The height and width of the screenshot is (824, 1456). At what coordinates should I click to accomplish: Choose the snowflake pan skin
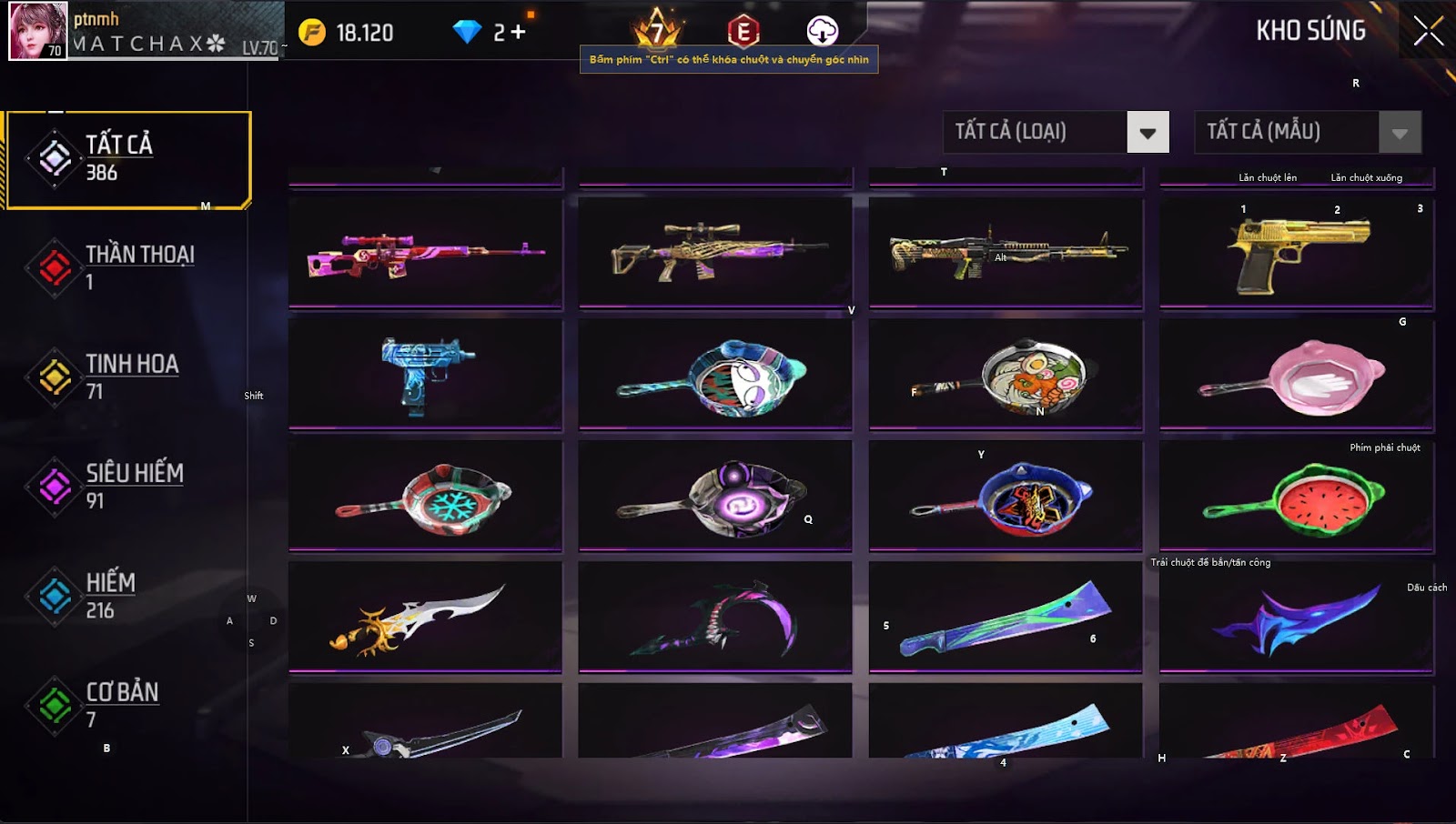tap(425, 497)
